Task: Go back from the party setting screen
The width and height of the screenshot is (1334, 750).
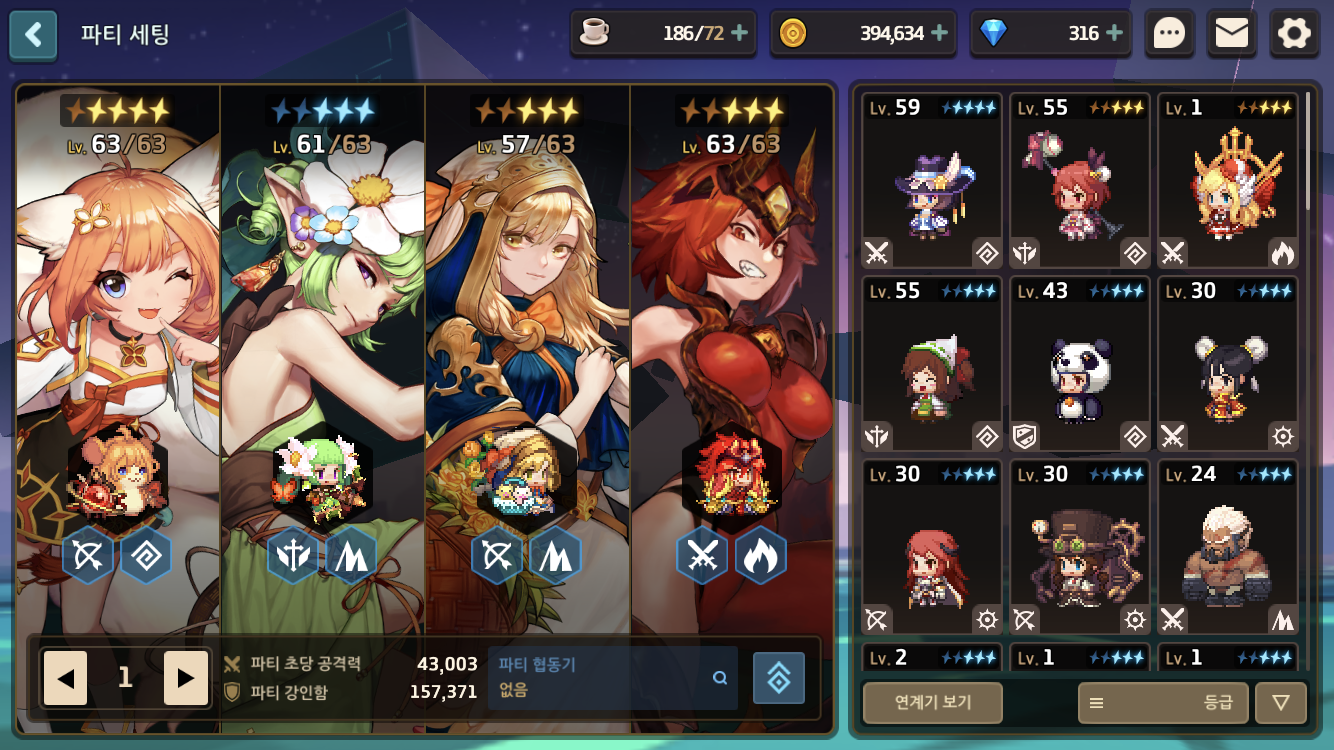Action: (34, 35)
